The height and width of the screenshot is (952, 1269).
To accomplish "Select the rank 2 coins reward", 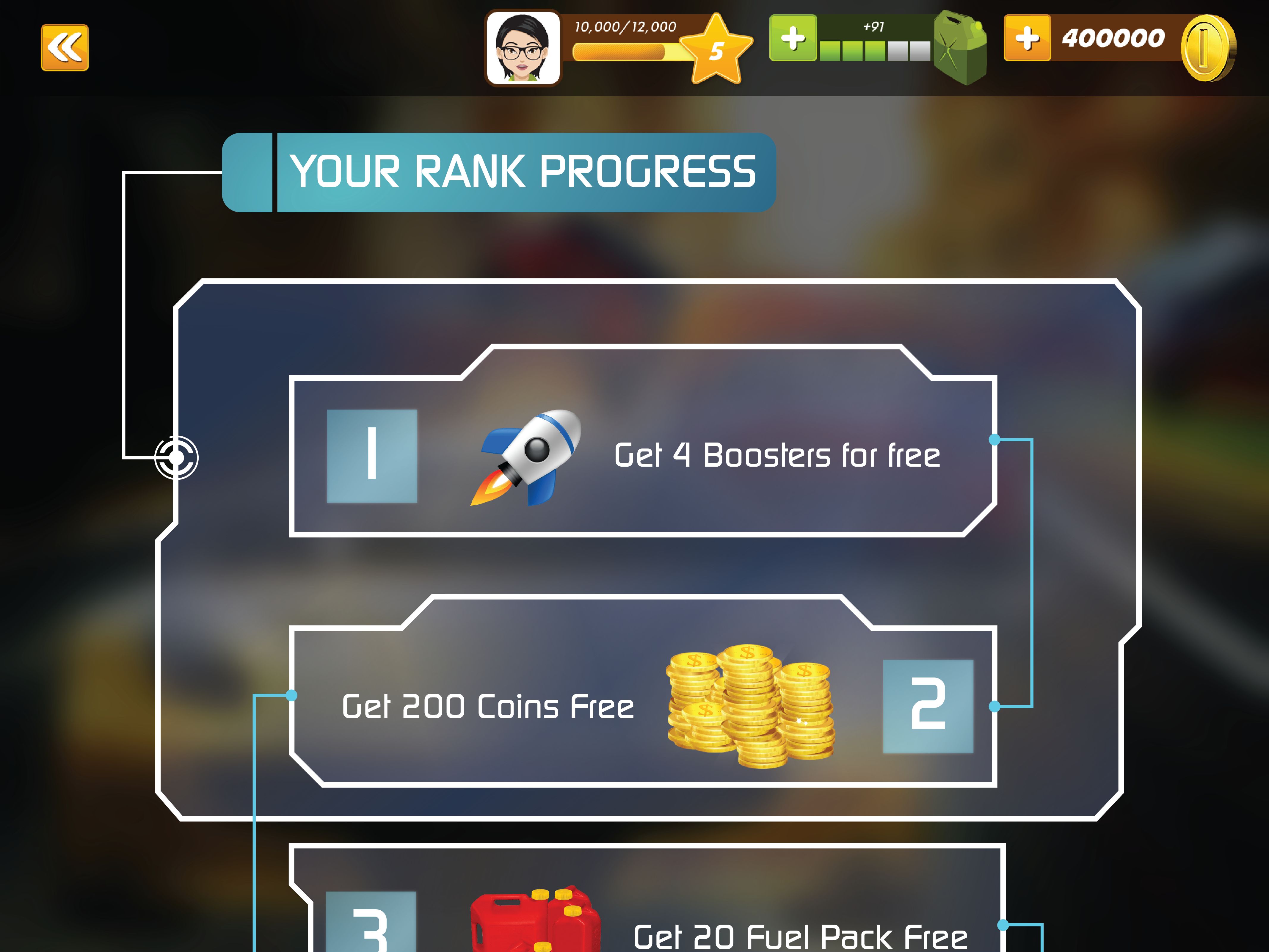I will click(643, 706).
